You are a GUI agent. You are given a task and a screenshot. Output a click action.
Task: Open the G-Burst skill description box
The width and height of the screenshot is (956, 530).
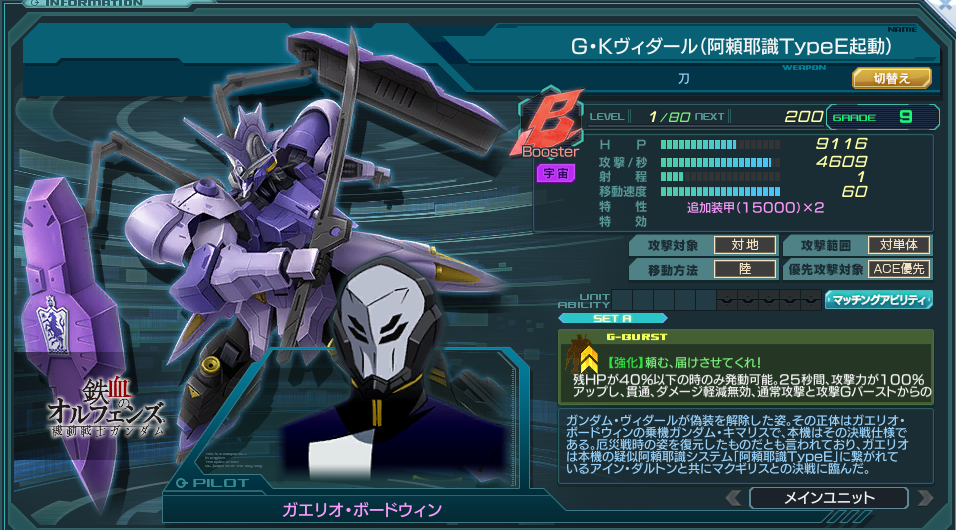[x=745, y=368]
